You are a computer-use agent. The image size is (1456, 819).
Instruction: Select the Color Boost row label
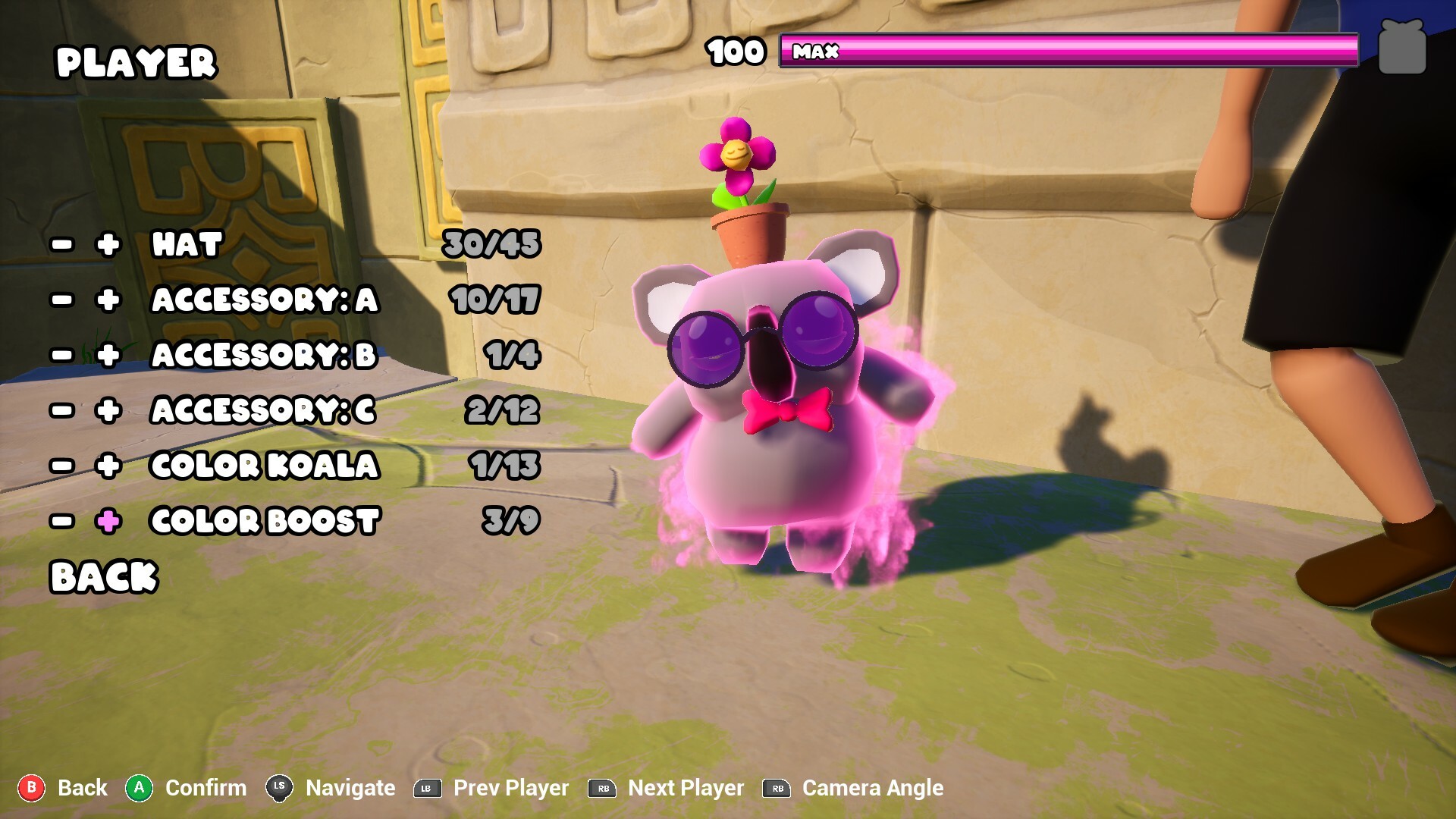[265, 521]
